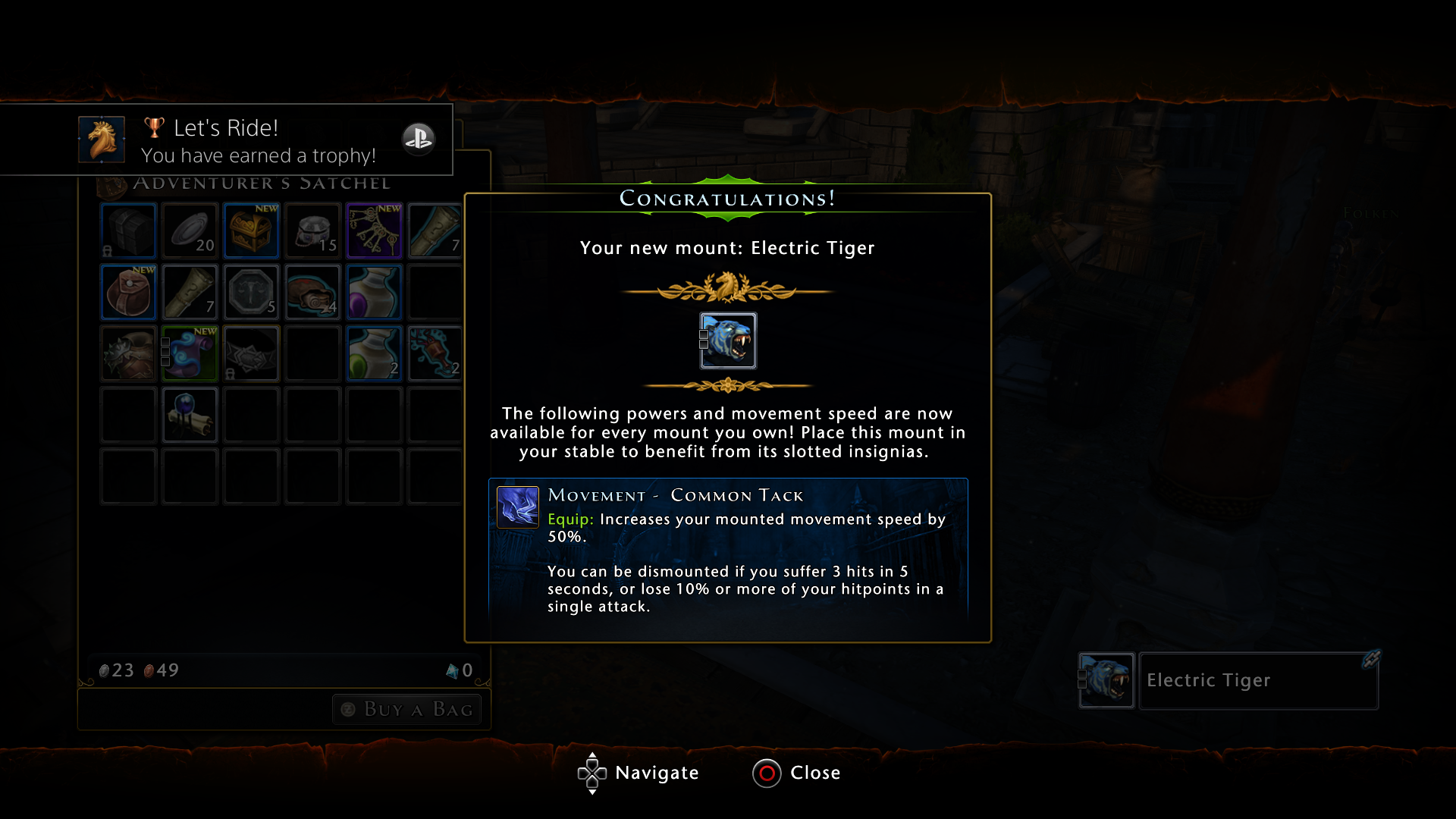Click the Electric Tiger name field bottom right
This screenshot has width=1456, height=819.
[x=1257, y=680]
